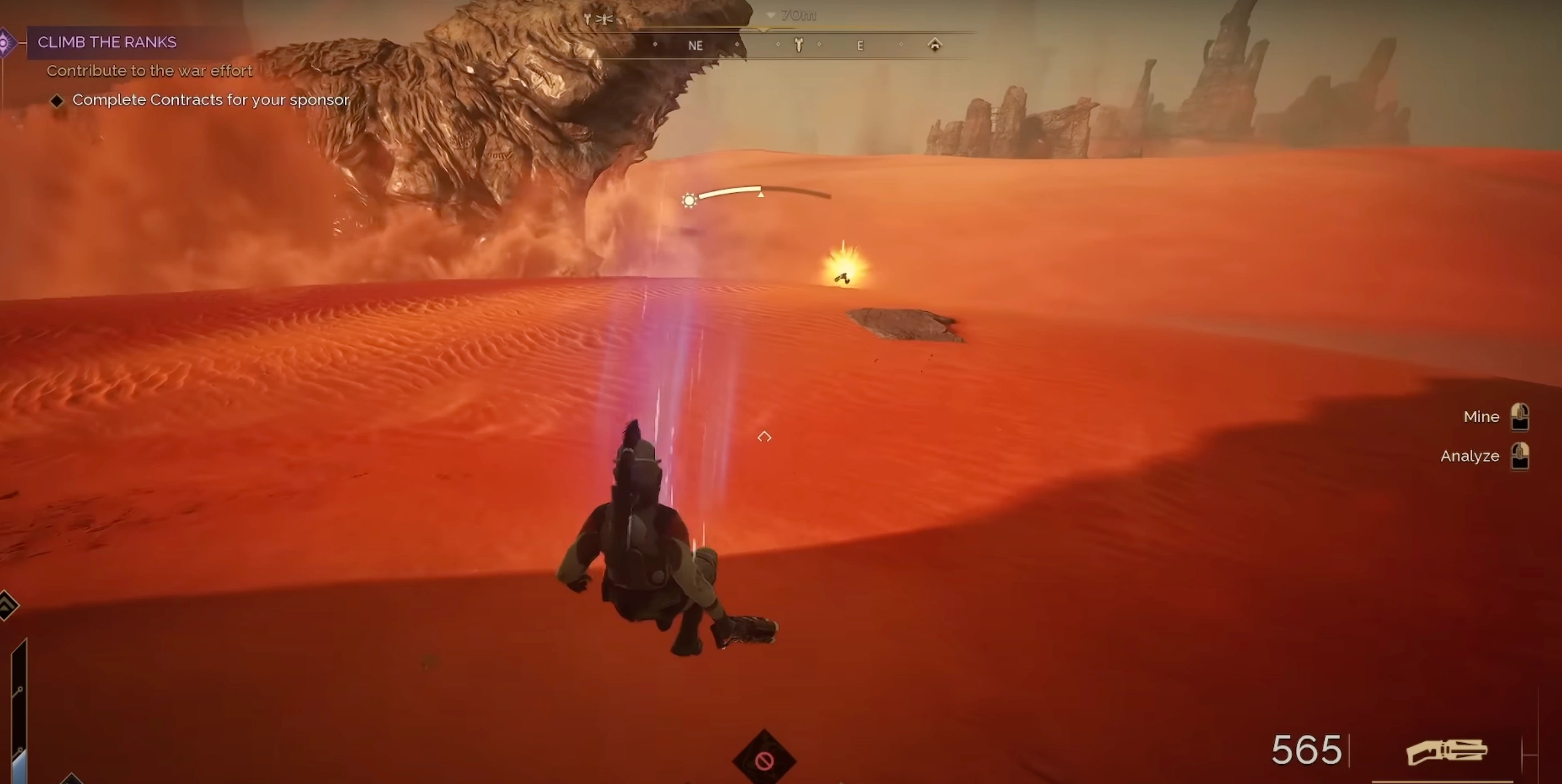Viewport: 1562px width, 784px height.
Task: Toggle the objective diamond next to Complete Contracts
Action: [x=57, y=100]
